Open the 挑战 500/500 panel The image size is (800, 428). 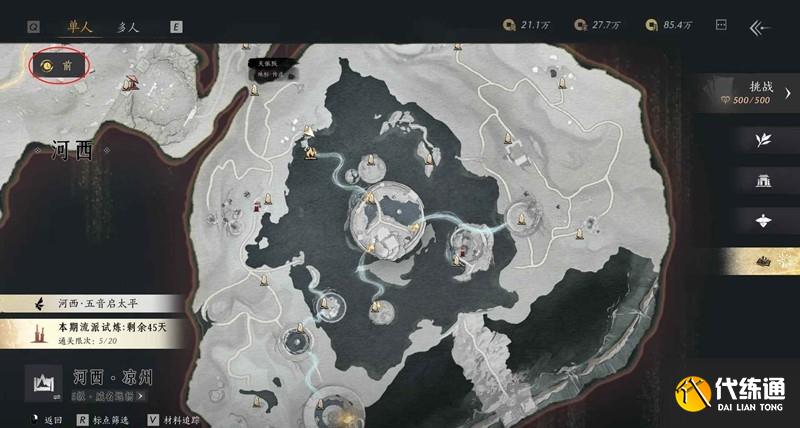click(760, 94)
